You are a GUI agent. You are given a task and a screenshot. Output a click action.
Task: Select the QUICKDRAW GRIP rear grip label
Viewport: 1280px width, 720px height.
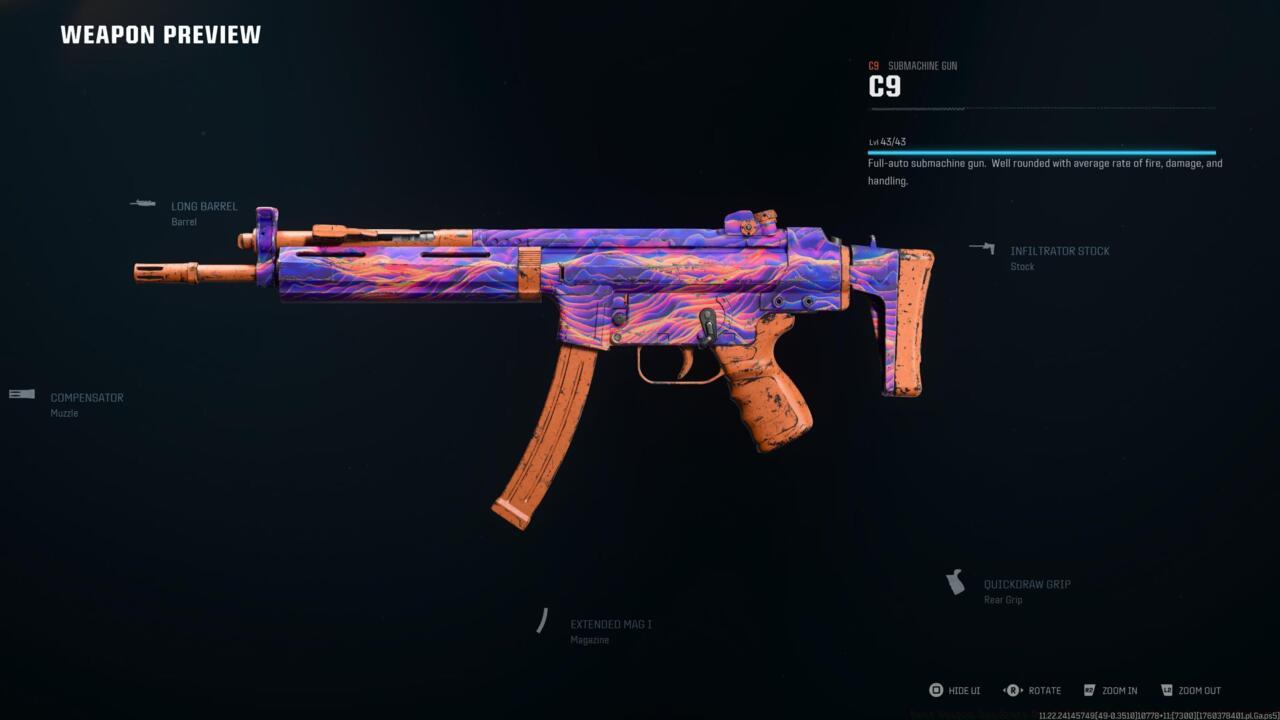[x=1027, y=583]
